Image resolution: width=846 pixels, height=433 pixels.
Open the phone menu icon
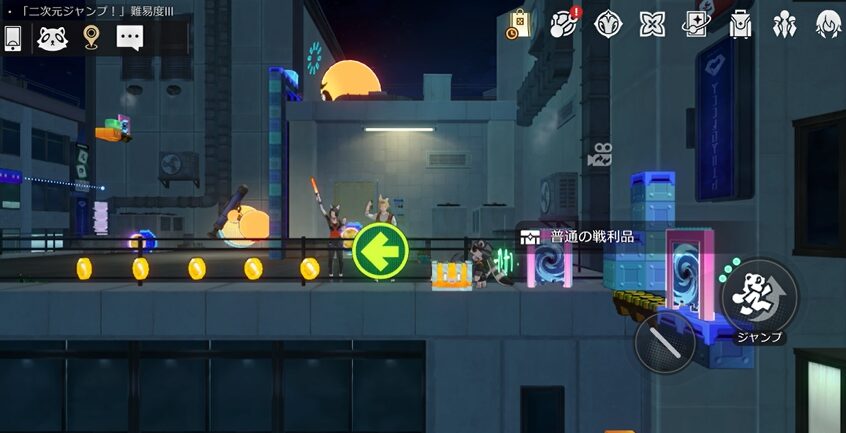click(13, 38)
